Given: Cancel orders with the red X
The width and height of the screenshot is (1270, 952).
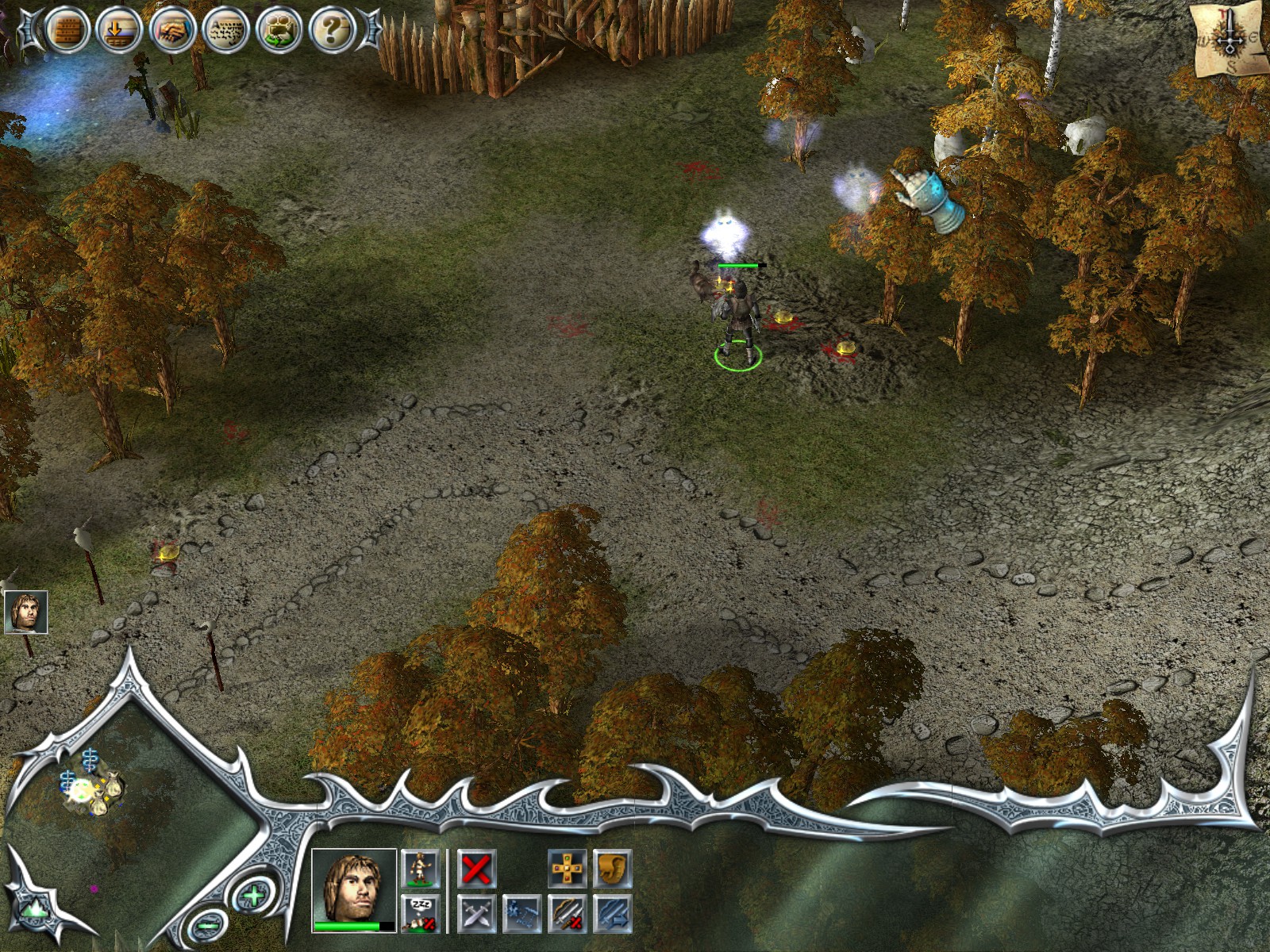Looking at the screenshot, I should coord(476,869).
